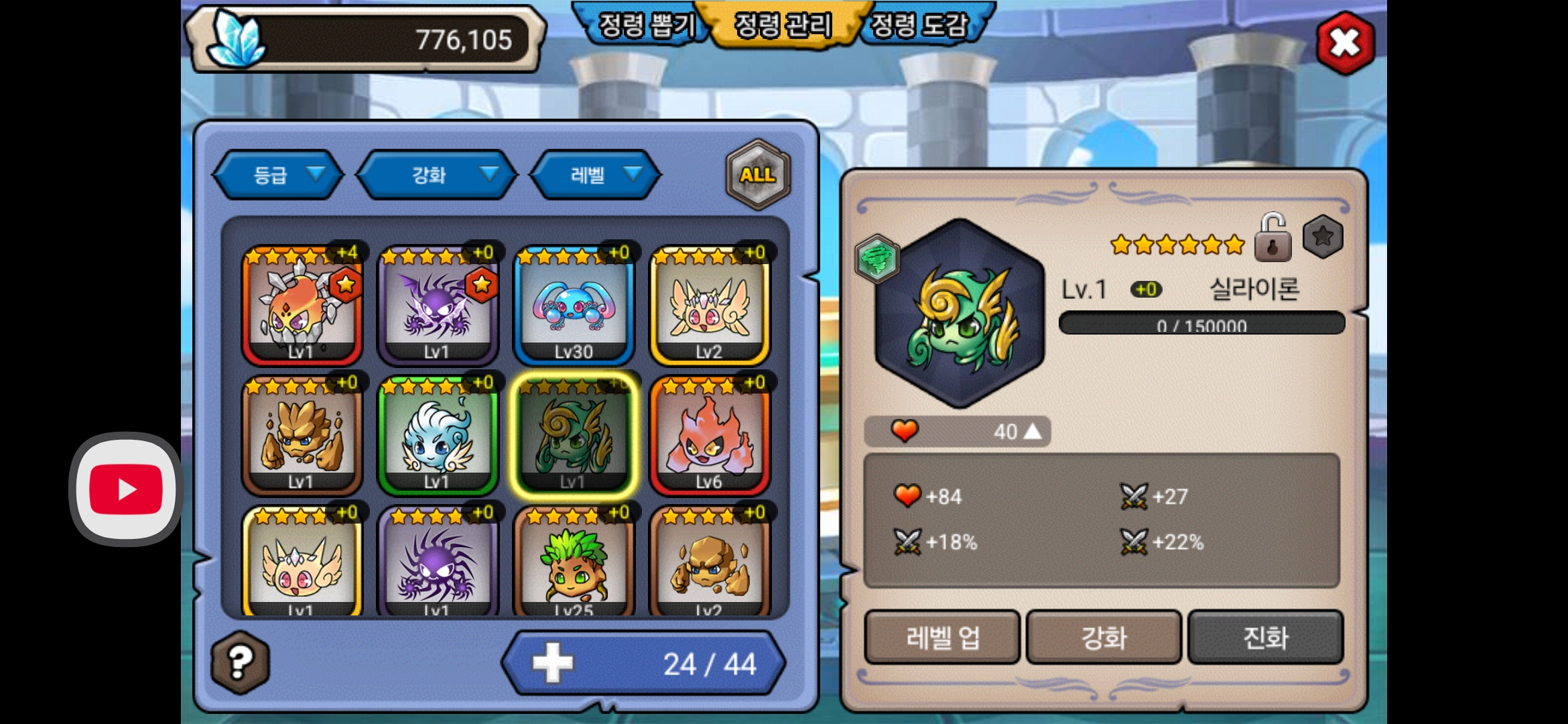This screenshot has height=724, width=1568.
Task: Expand spirit storage with the plus button
Action: tap(553, 664)
